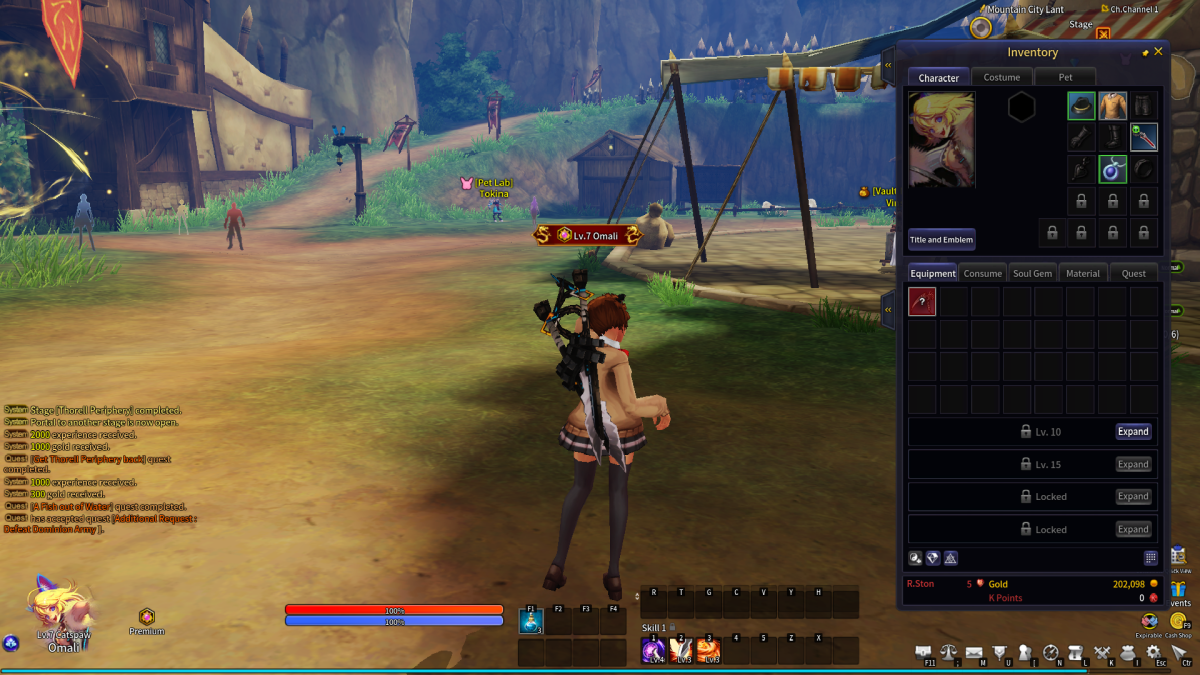Use the blue potion in the F1 slot
This screenshot has height=675, width=1200.
pyautogui.click(x=531, y=622)
